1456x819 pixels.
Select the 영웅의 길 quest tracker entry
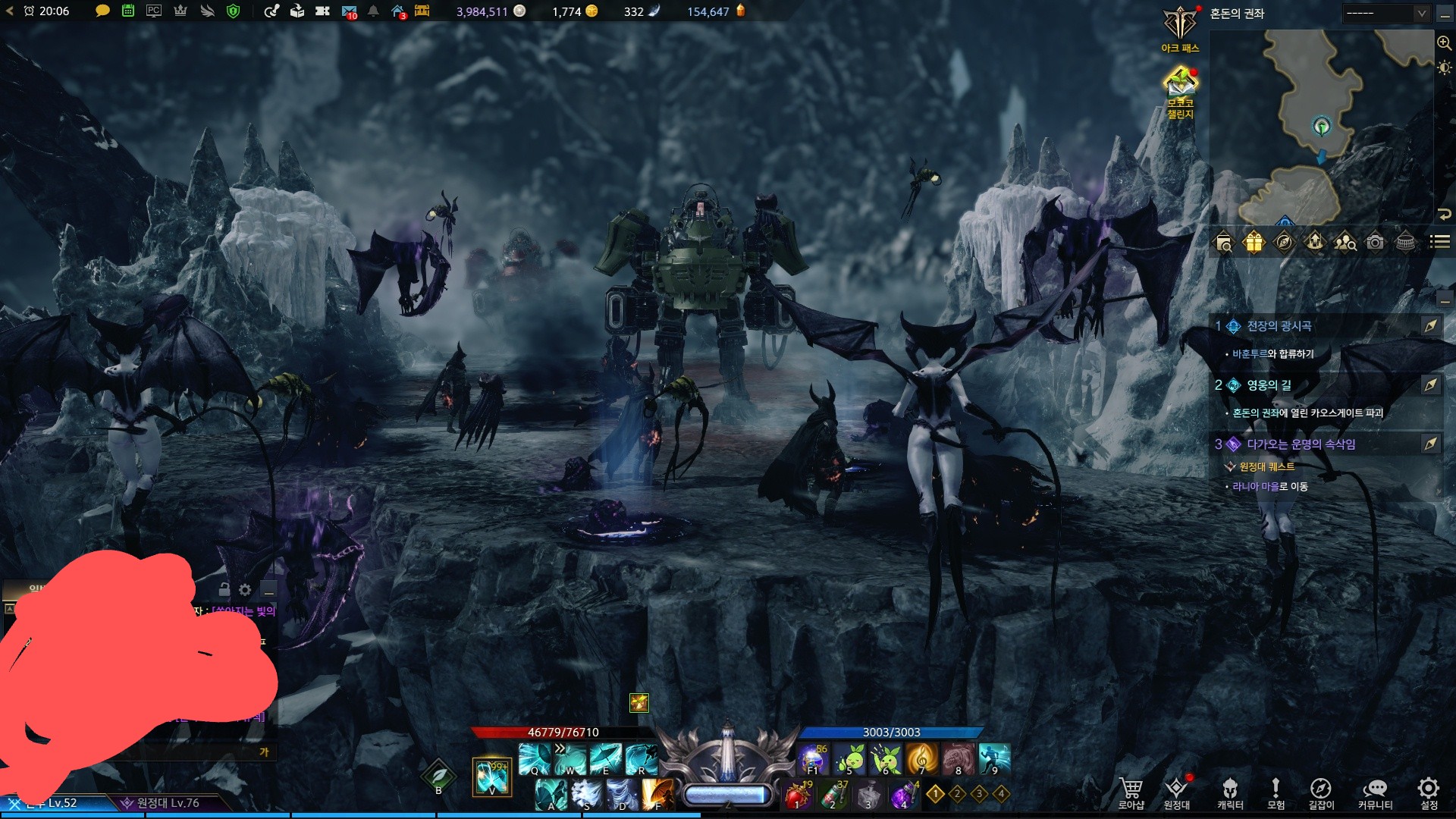tap(1269, 385)
